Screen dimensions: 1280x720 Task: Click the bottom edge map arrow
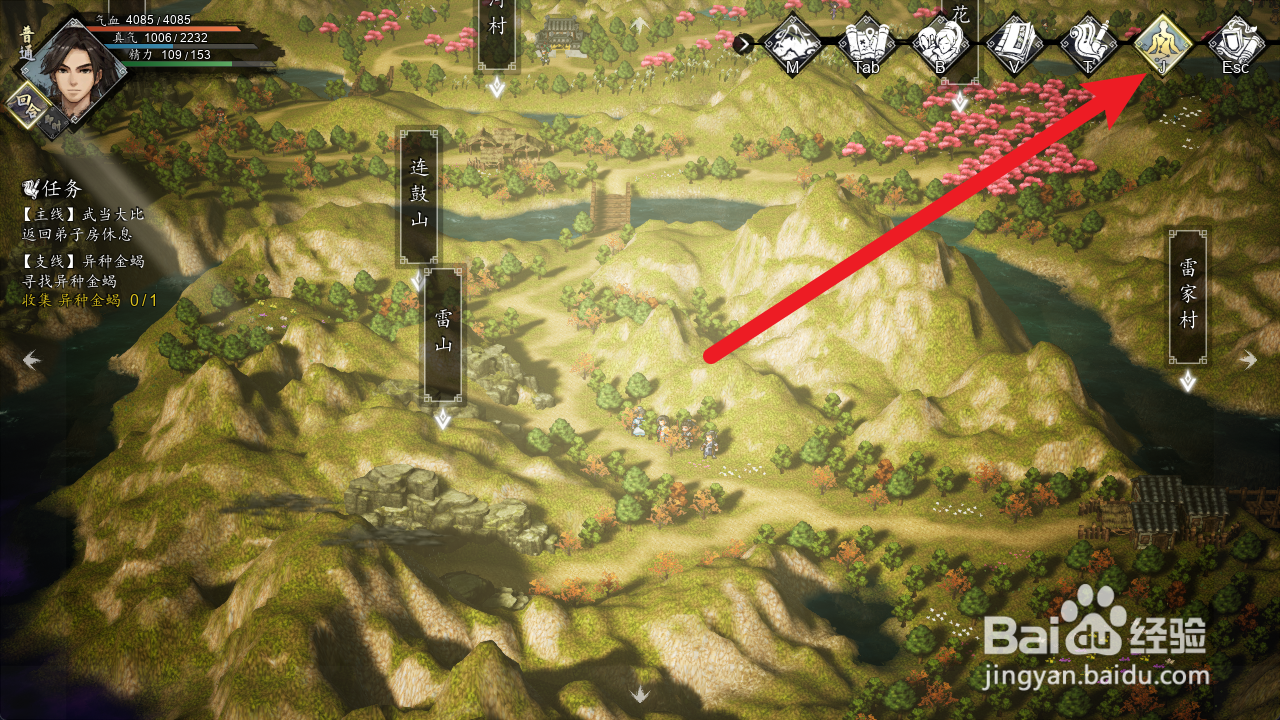pos(640,693)
